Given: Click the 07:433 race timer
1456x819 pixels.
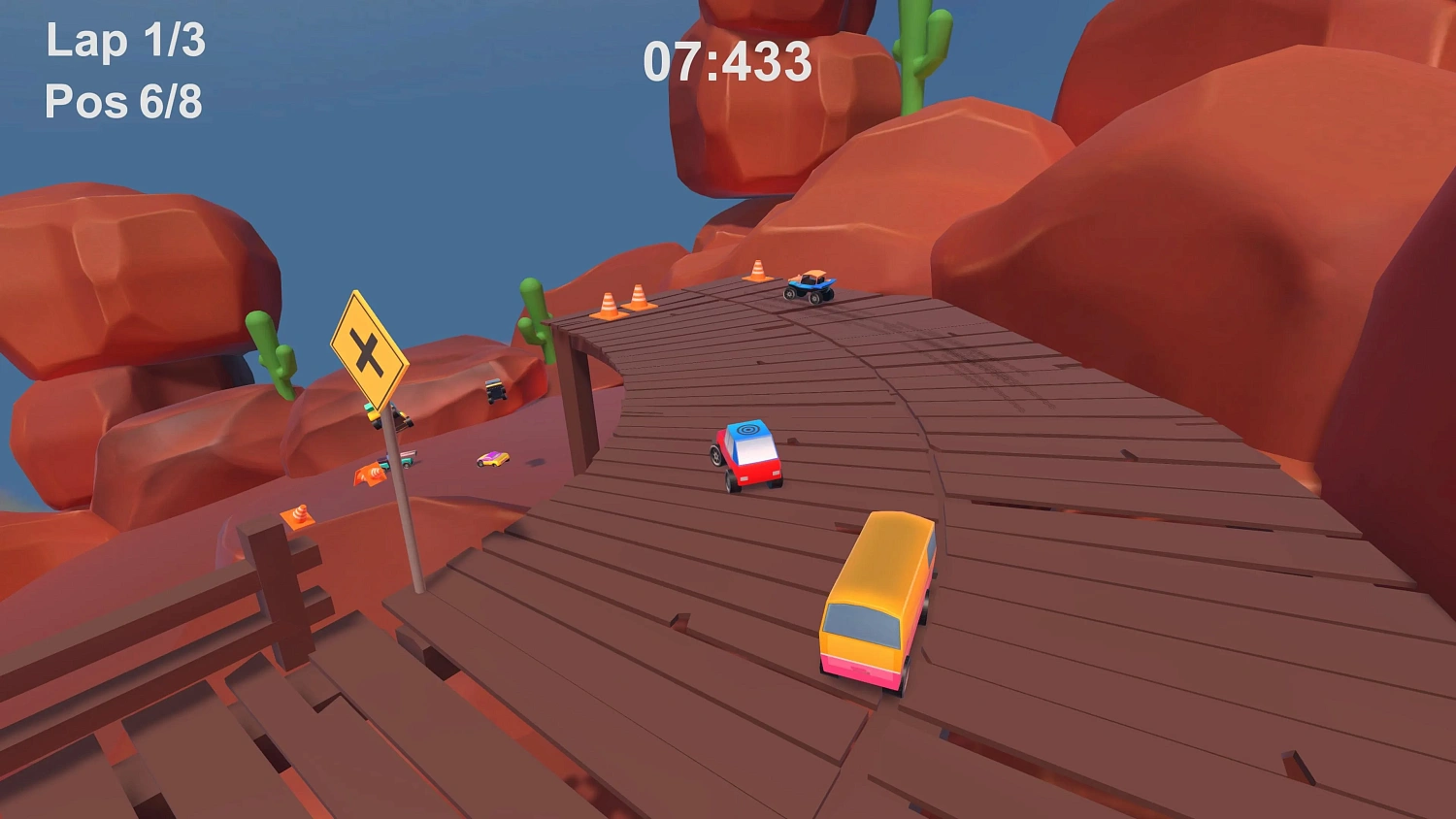Looking at the screenshot, I should click(x=728, y=61).
